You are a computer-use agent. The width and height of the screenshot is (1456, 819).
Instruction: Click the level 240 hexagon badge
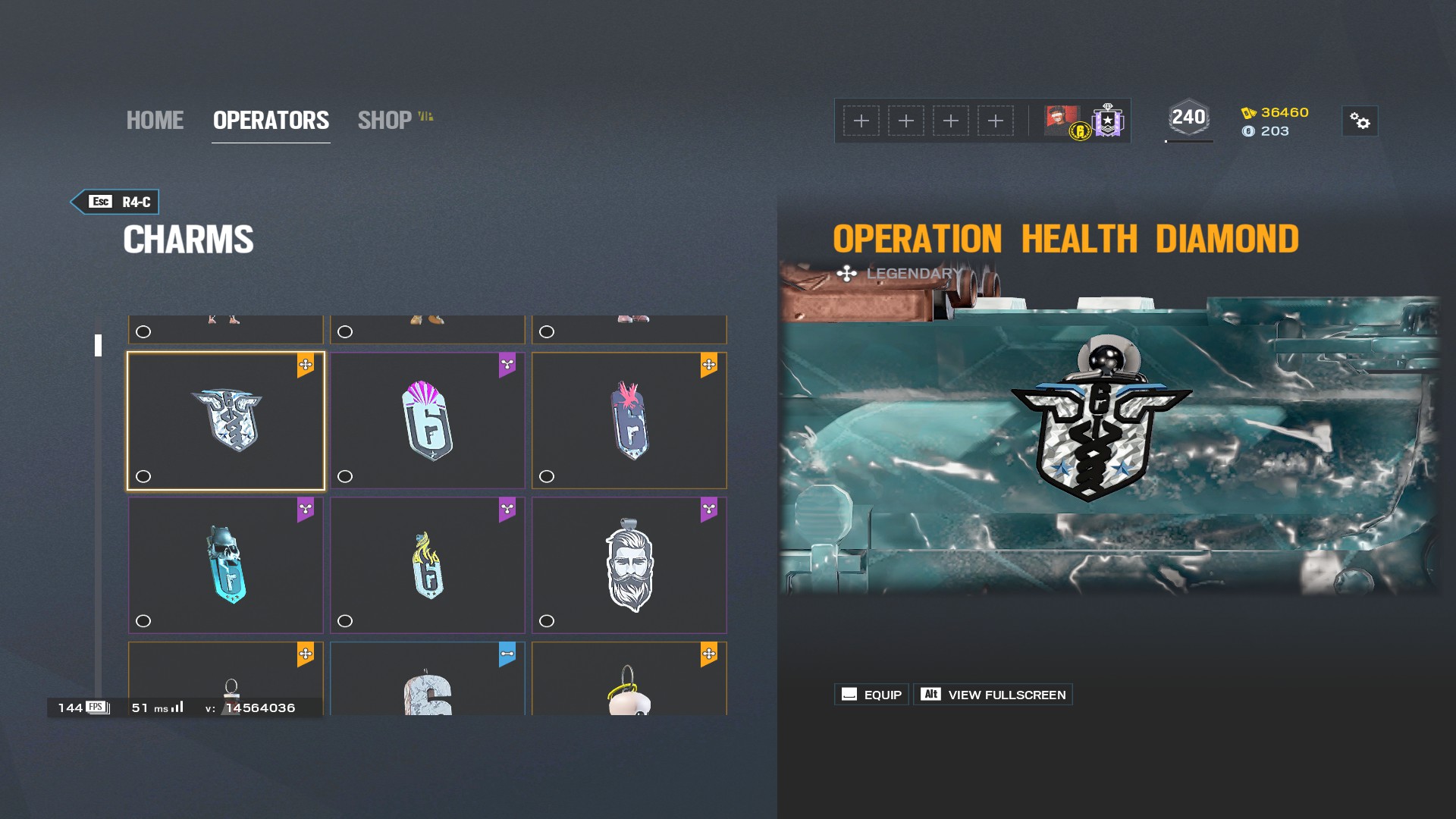(x=1188, y=117)
